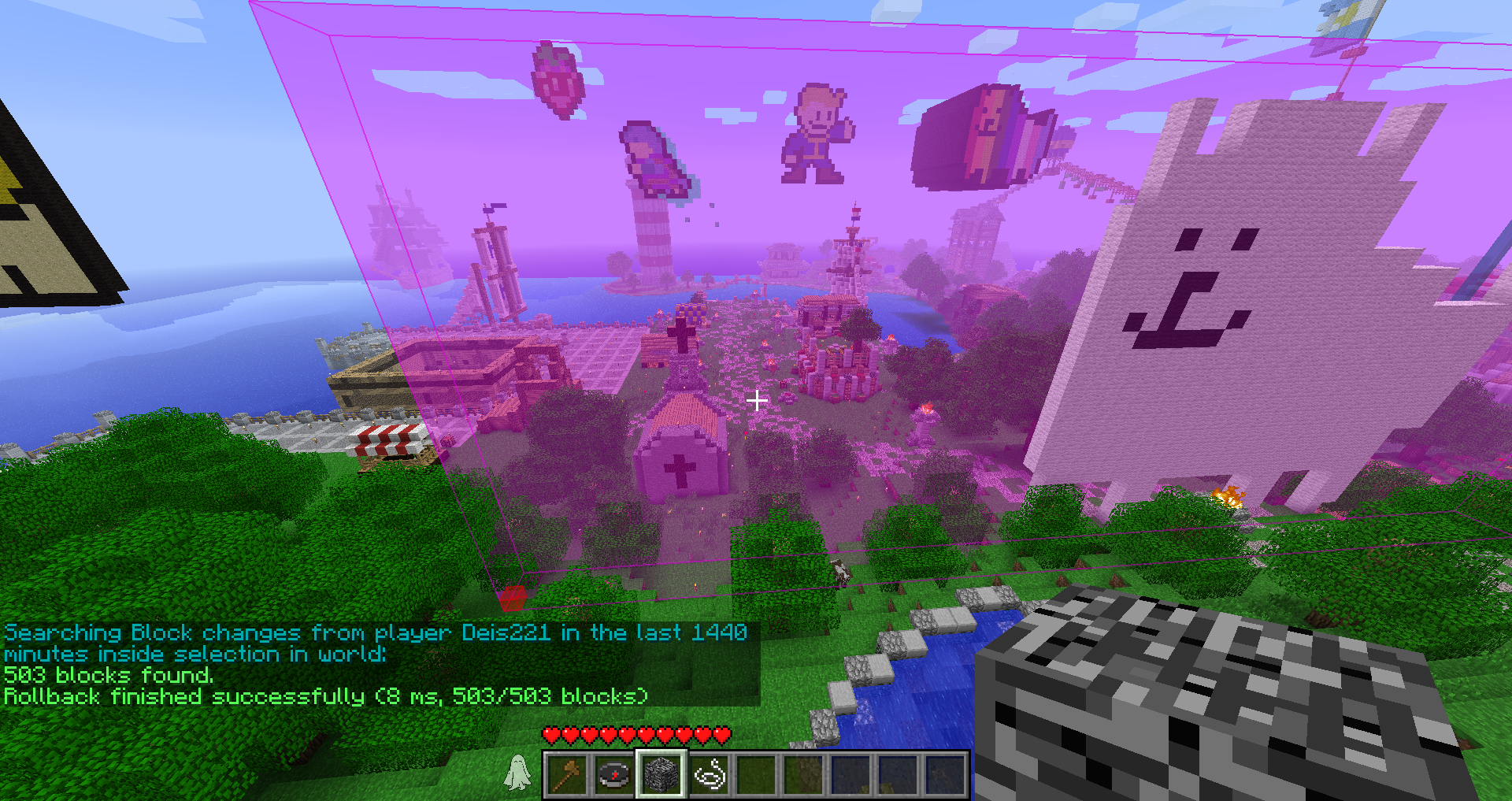Screen dimensions: 1512x801
Task: Select the bedrock block slot
Action: [x=661, y=774]
